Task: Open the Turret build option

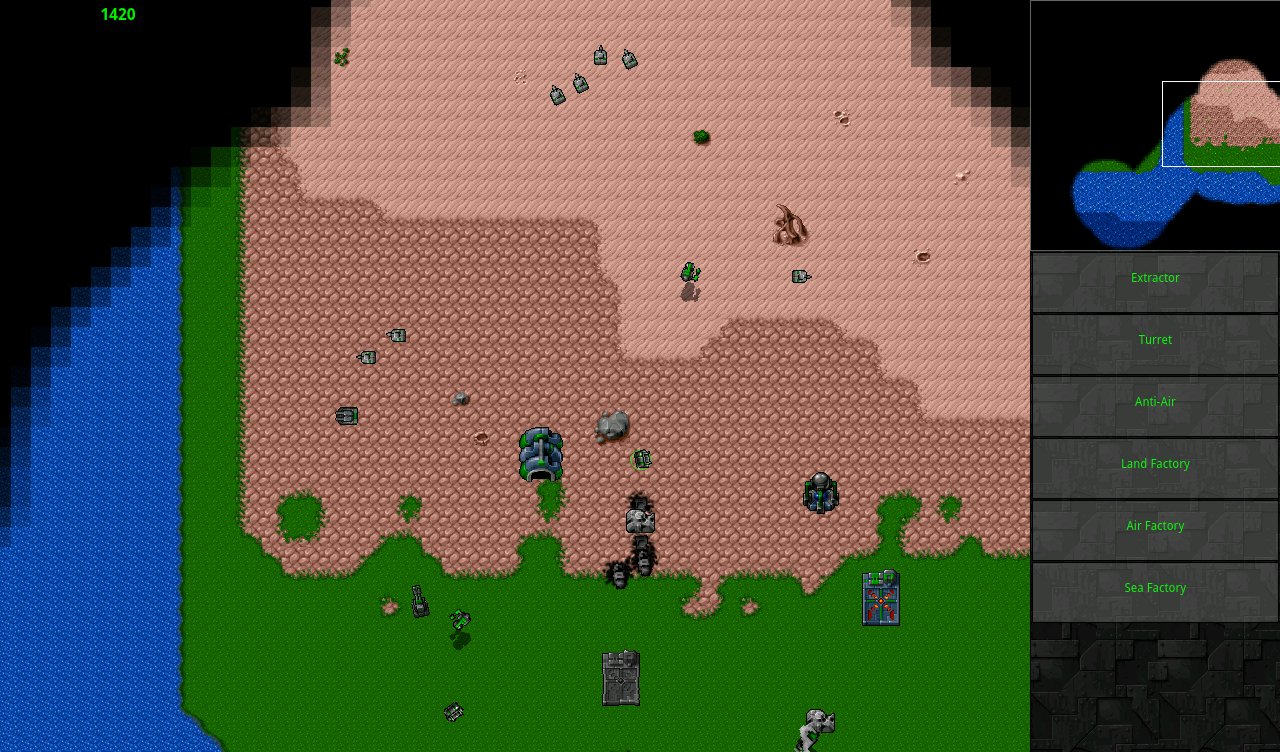Action: (1155, 340)
